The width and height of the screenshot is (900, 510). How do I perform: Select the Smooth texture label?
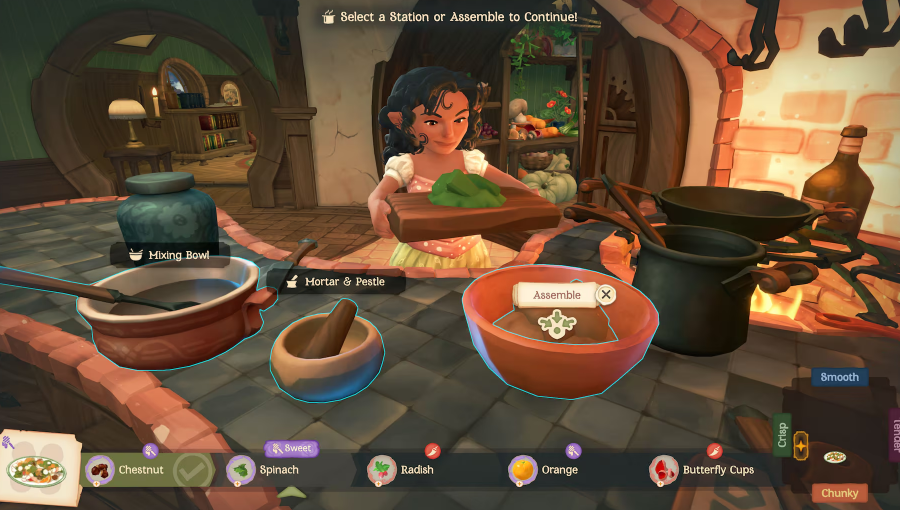point(840,377)
